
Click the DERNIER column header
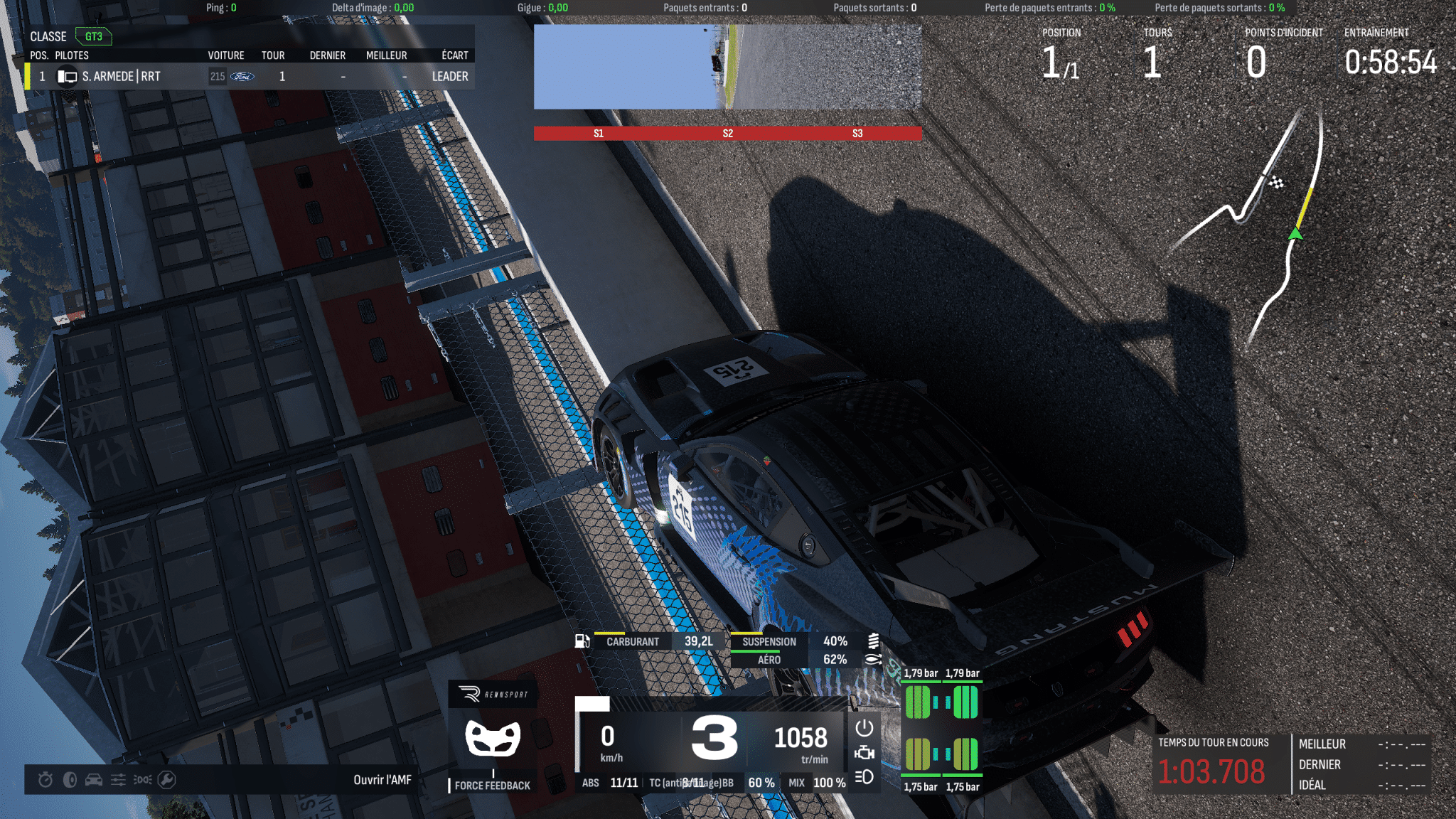[327, 55]
